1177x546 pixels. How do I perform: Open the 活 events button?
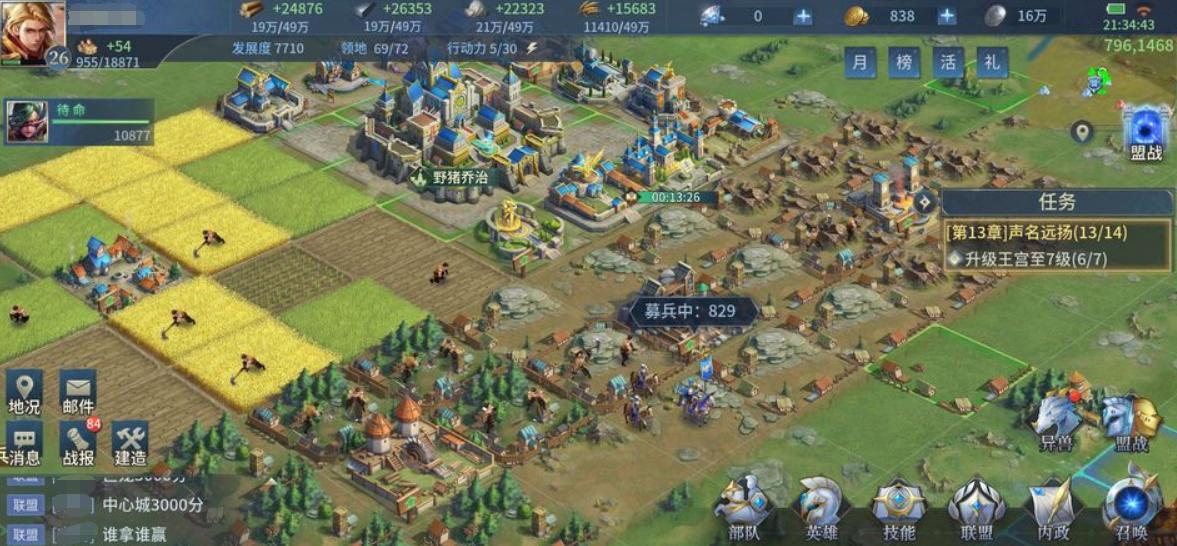tap(948, 62)
